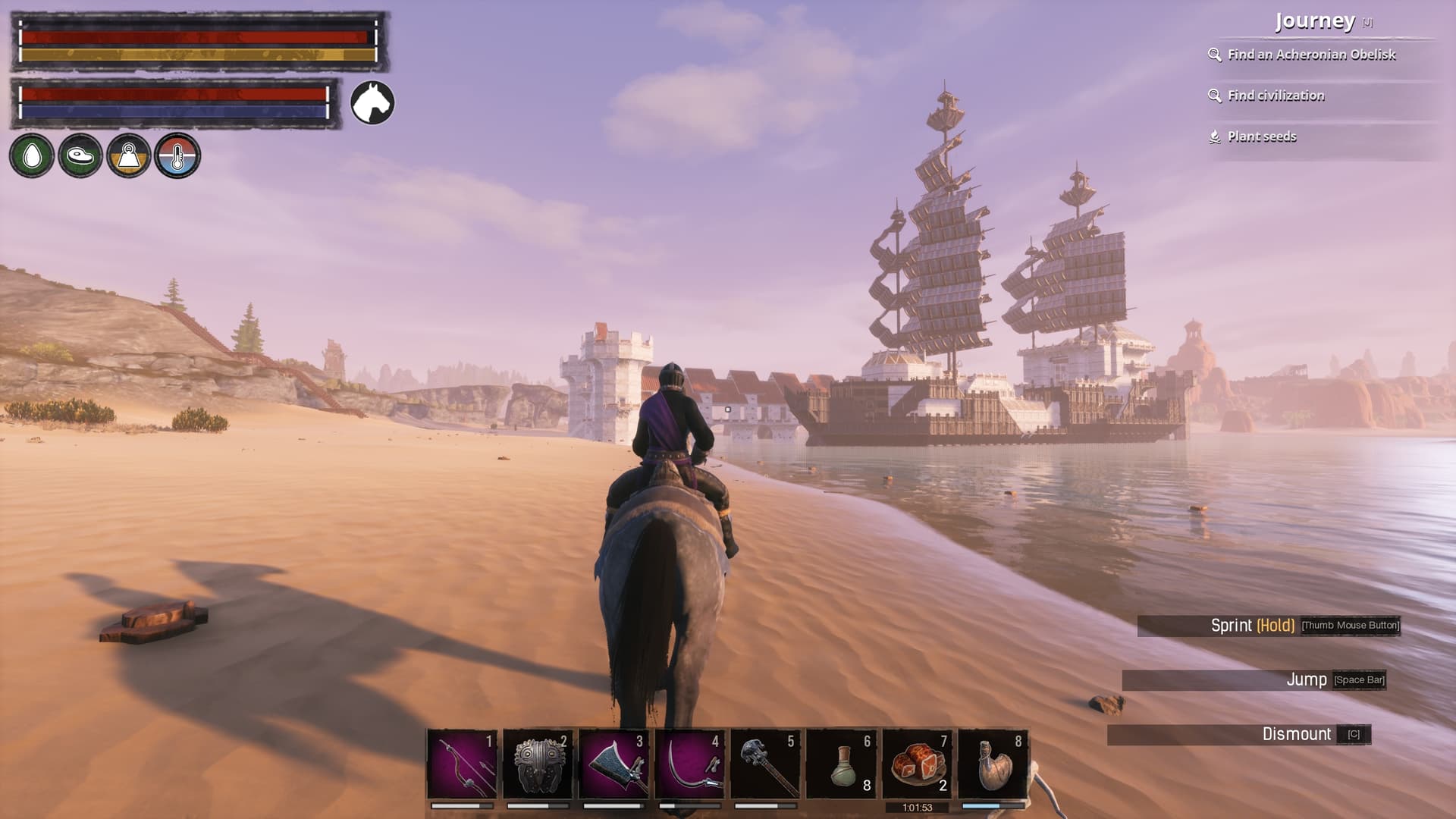This screenshot has width=1456, height=819.
Task: Check the thermometer temperature icon
Action: tap(177, 156)
